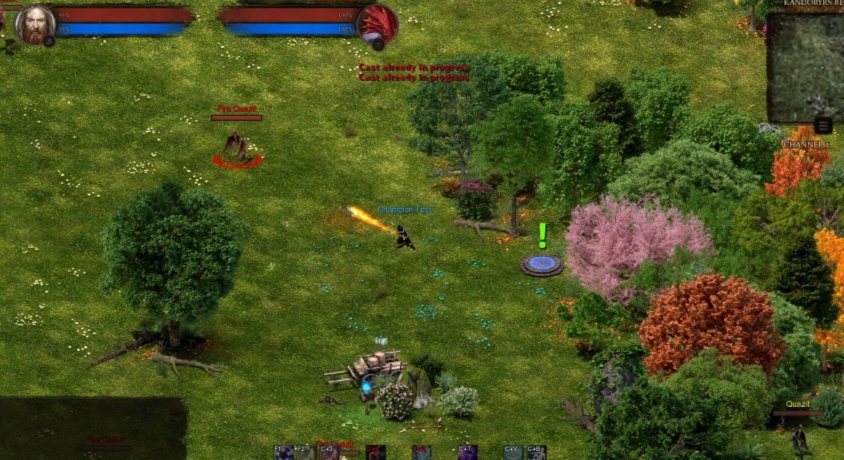Open the minimap
The width and height of the screenshot is (844, 460).
[x=806, y=67]
